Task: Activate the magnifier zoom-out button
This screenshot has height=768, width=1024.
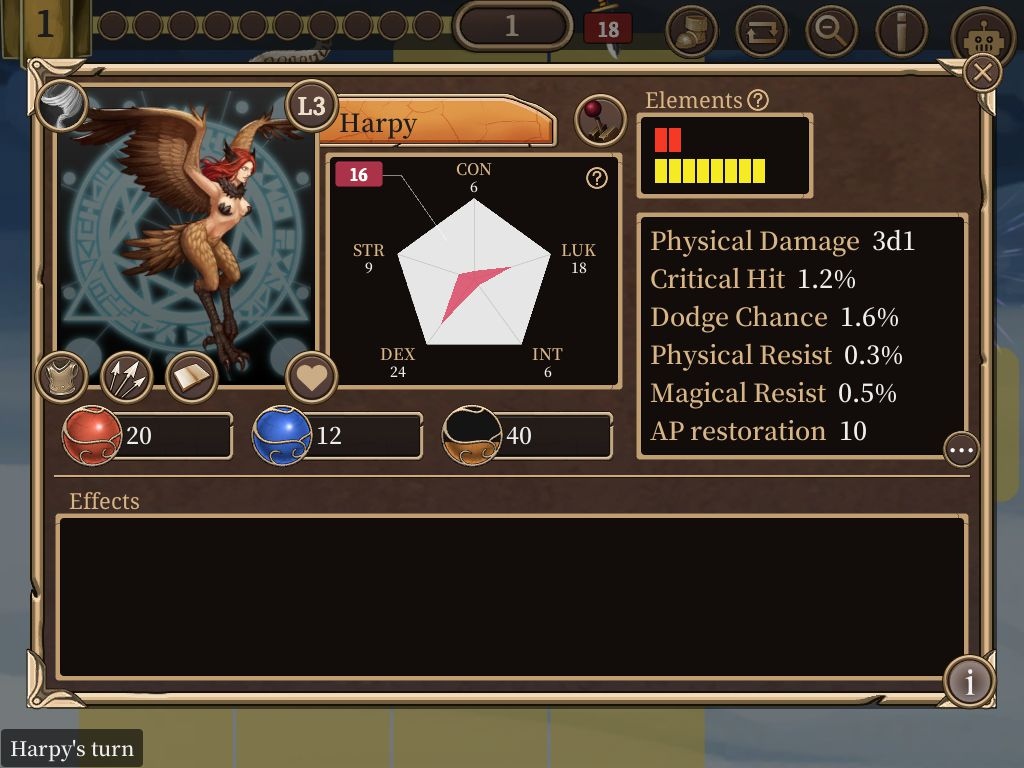Action: [830, 31]
